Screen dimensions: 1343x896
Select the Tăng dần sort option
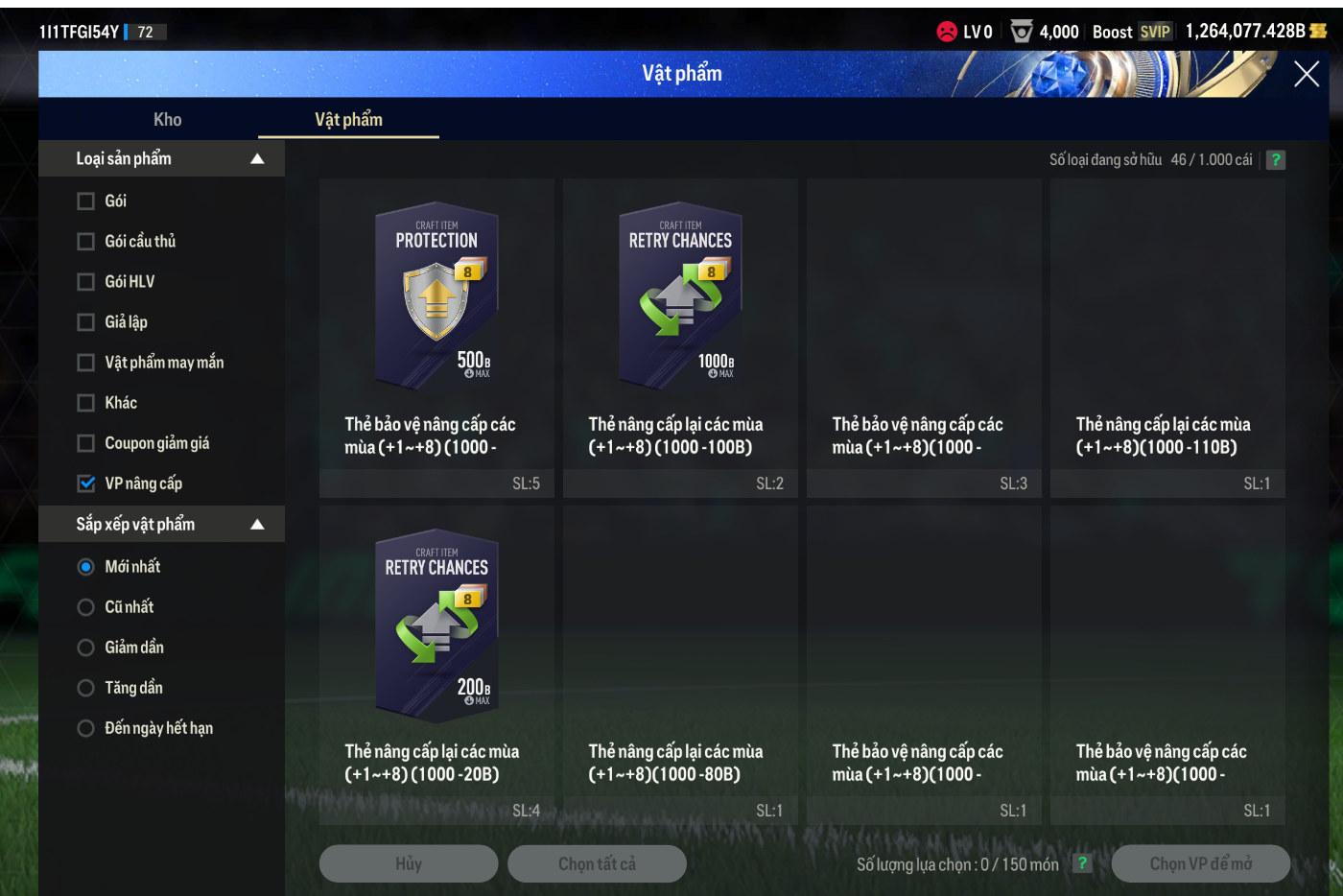click(x=86, y=688)
